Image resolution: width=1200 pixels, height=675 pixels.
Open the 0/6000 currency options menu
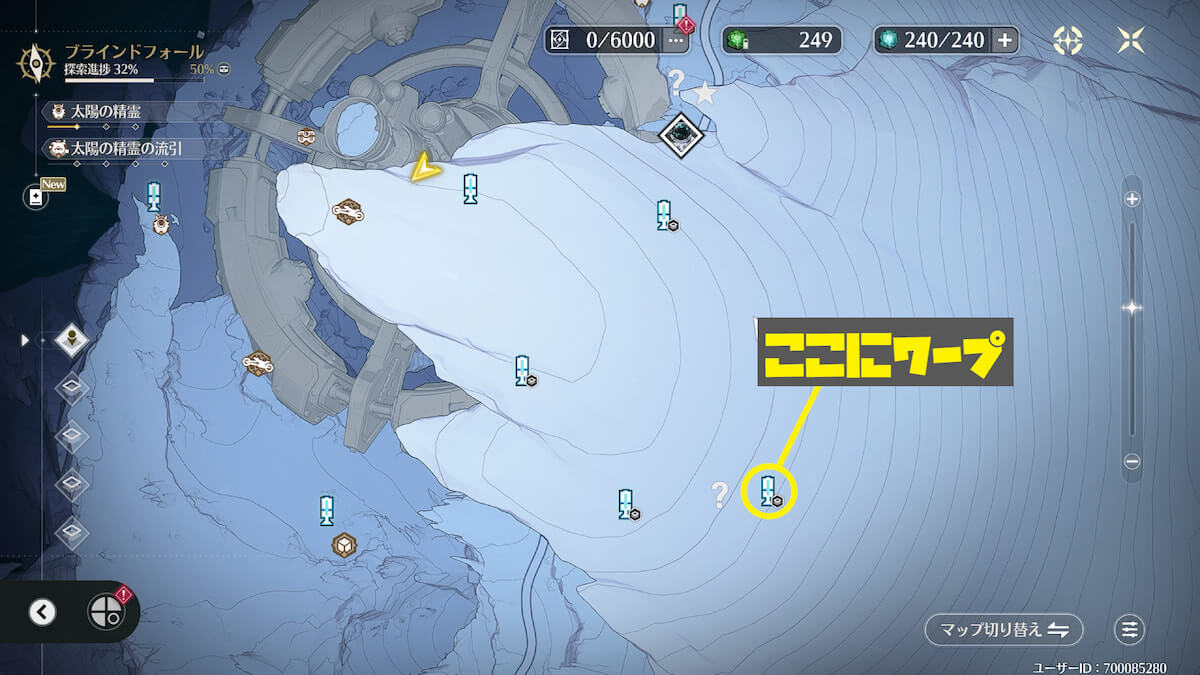[x=677, y=41]
